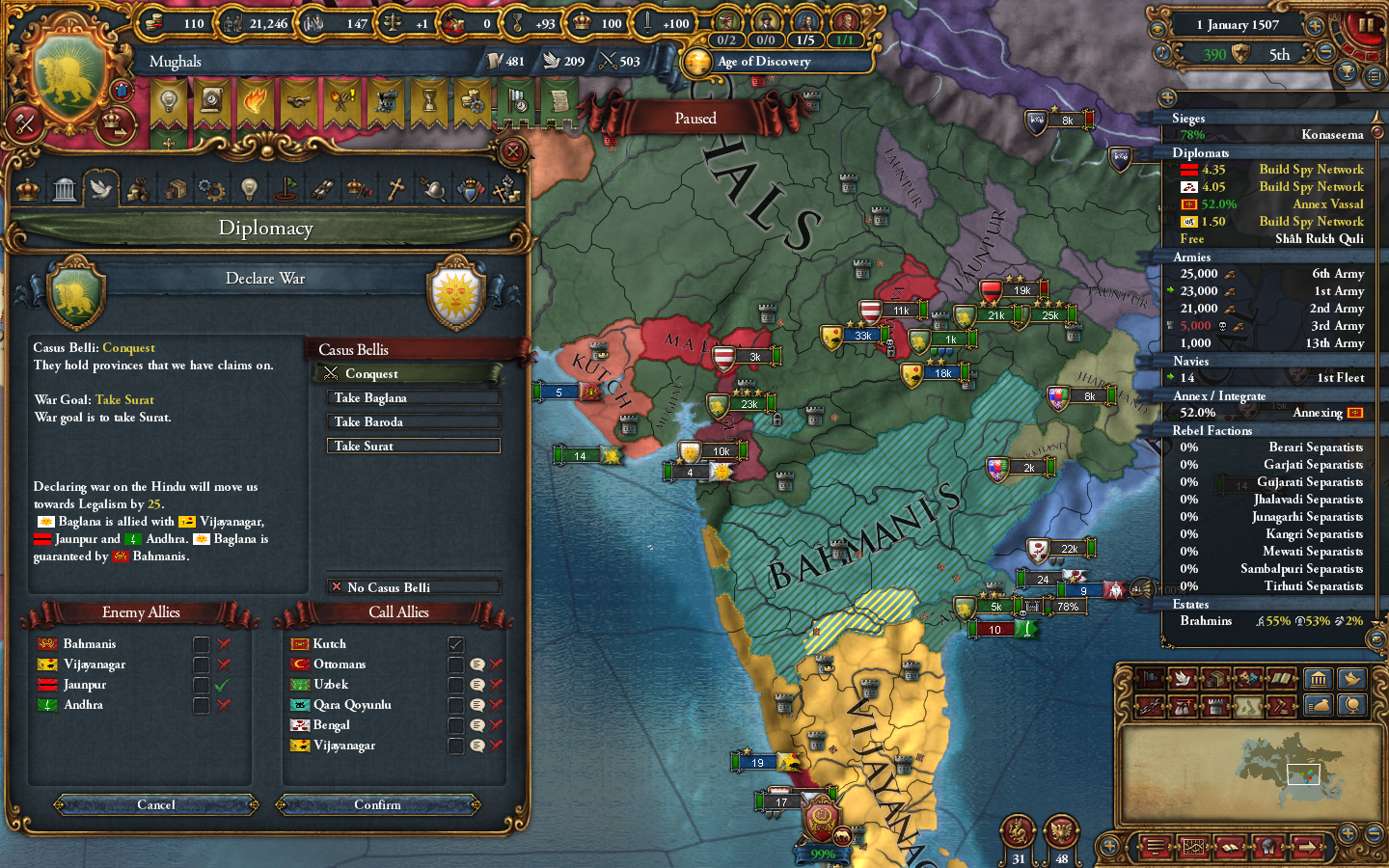Click the arrow to decrease game speed

[x=1325, y=51]
